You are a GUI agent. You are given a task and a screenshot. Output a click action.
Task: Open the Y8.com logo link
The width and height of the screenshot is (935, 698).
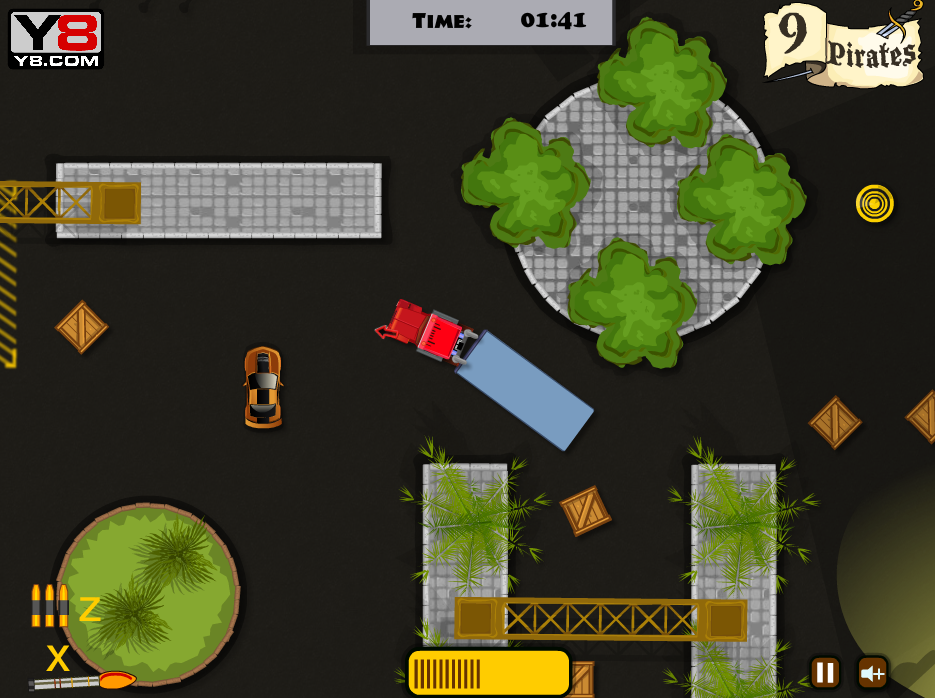coord(56,39)
